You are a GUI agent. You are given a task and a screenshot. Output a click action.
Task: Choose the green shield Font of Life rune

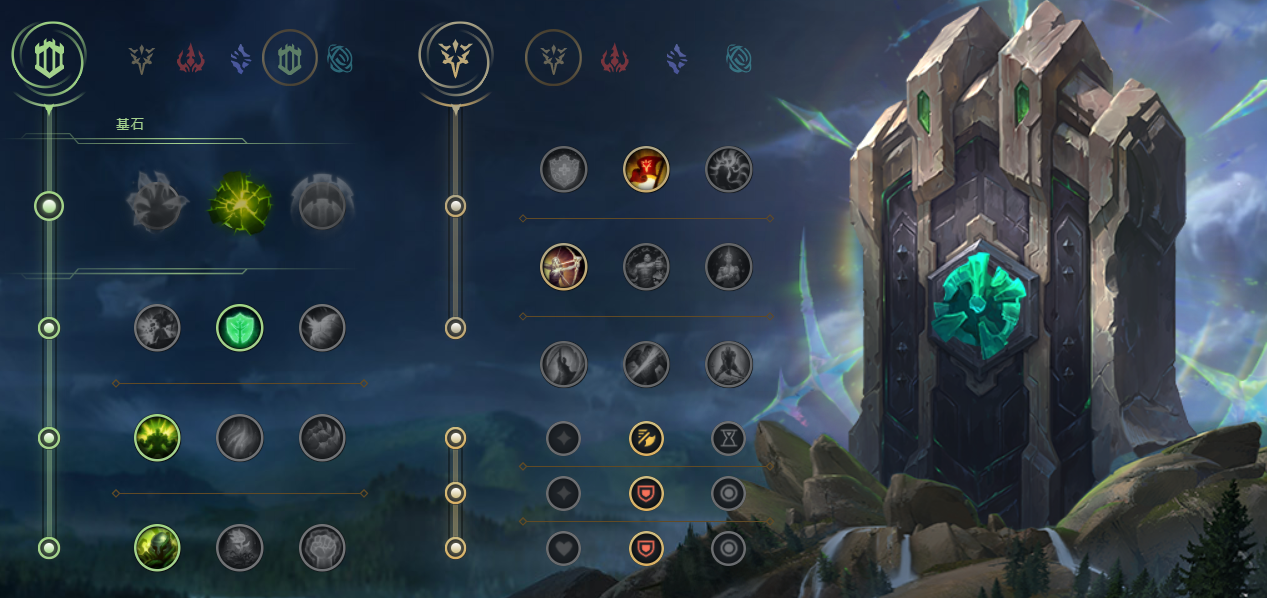click(x=240, y=328)
